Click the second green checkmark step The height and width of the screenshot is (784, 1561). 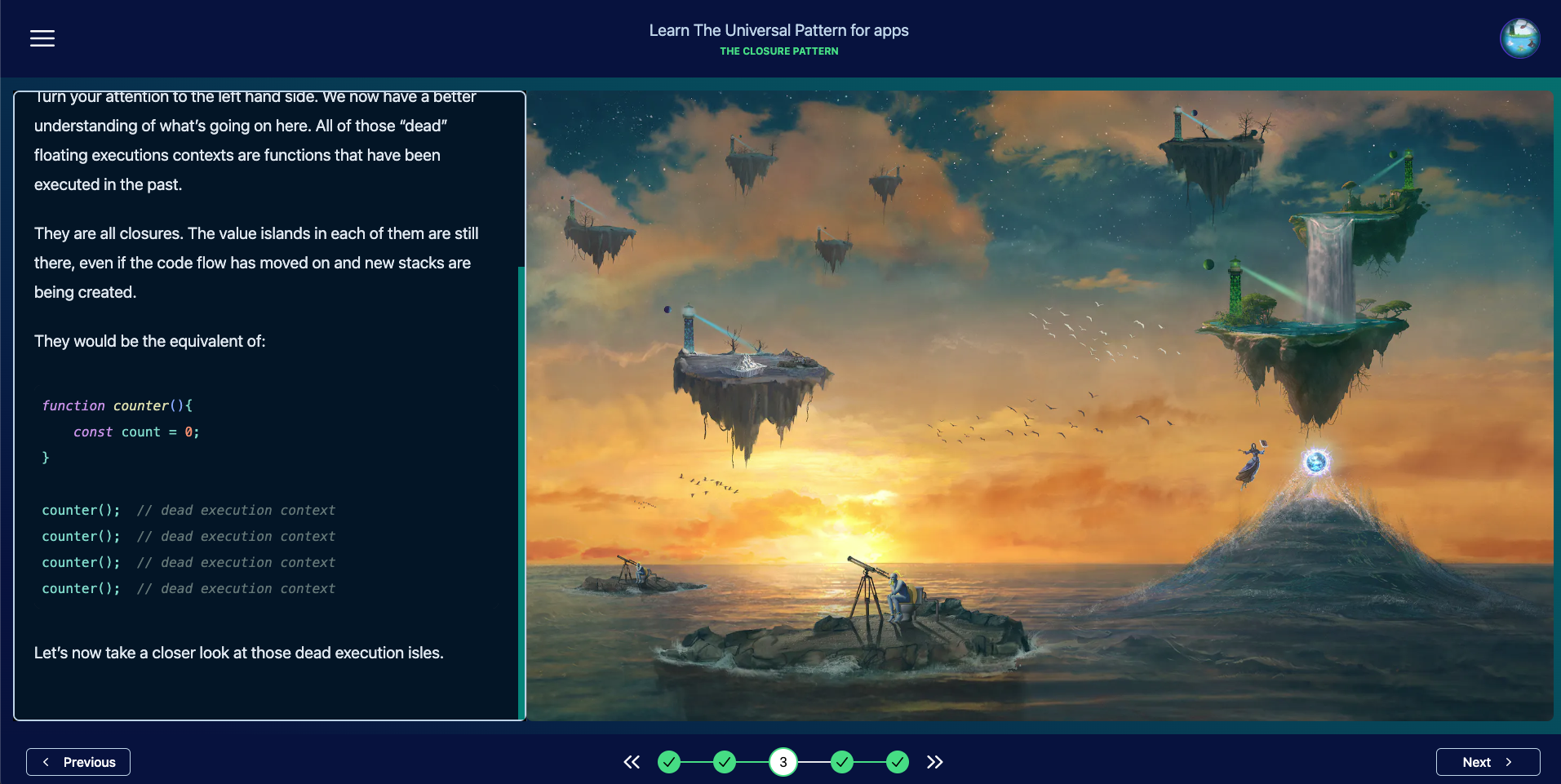click(725, 761)
